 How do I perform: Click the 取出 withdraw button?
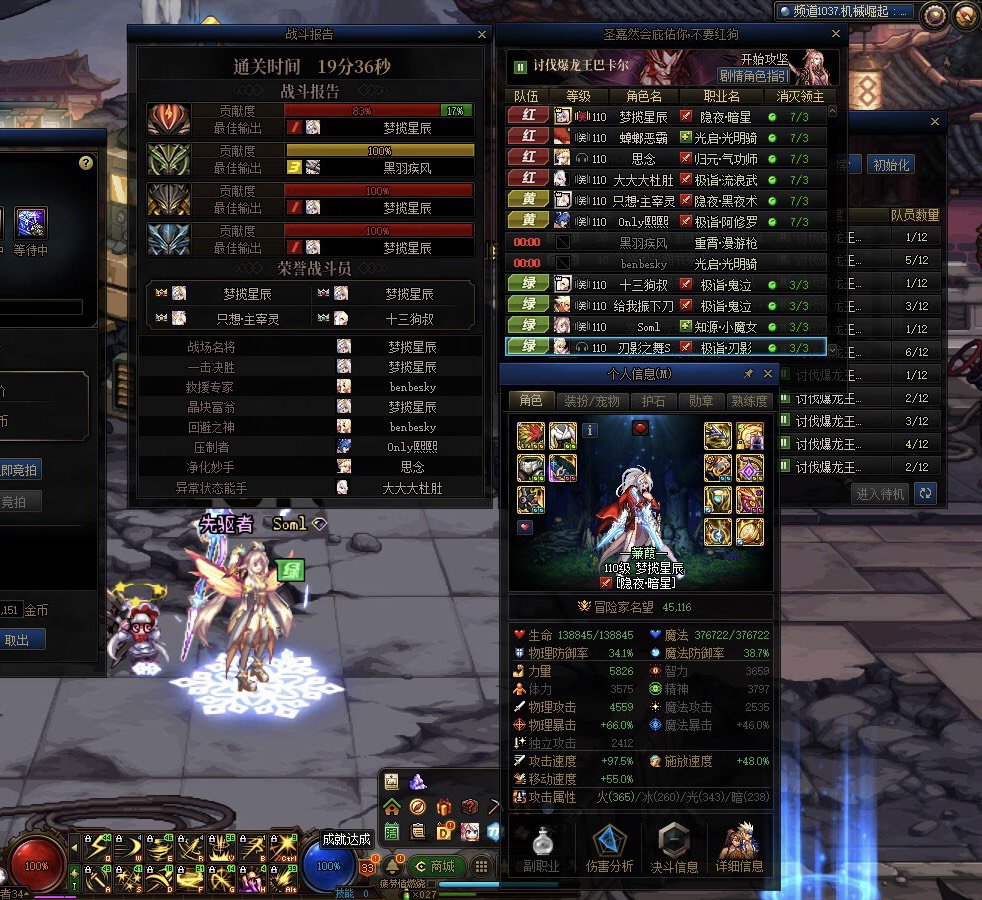pos(18,640)
